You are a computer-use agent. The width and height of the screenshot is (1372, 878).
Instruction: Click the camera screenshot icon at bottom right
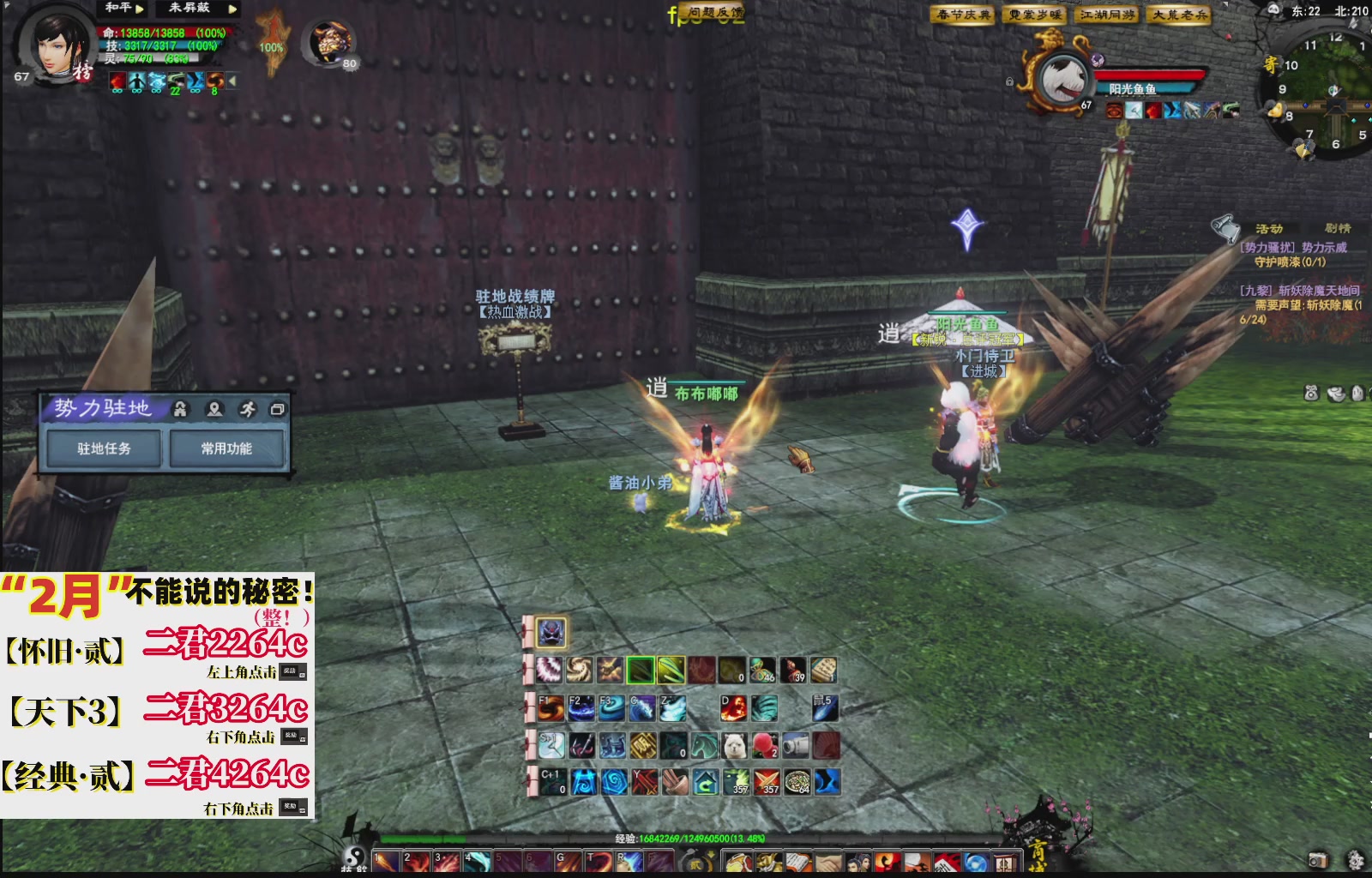tap(1318, 860)
